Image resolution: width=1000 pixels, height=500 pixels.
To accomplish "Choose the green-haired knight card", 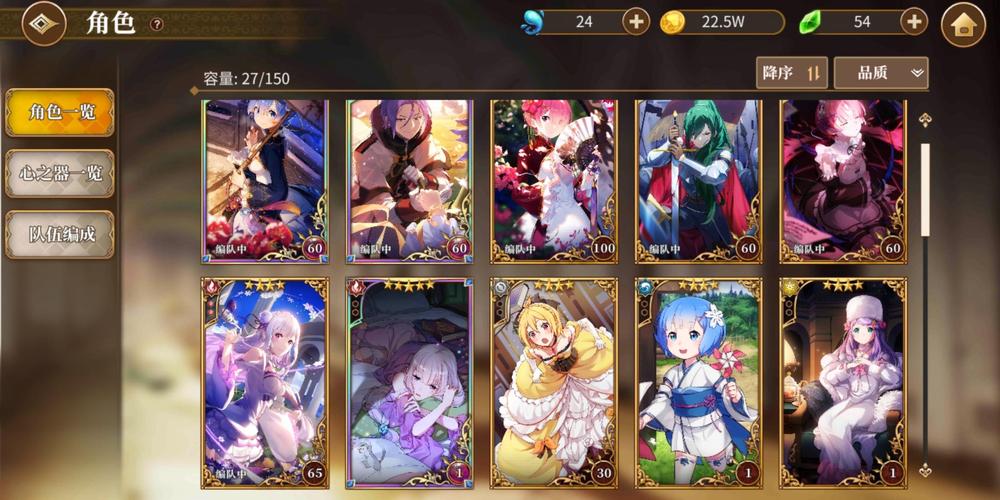I will pos(698,180).
